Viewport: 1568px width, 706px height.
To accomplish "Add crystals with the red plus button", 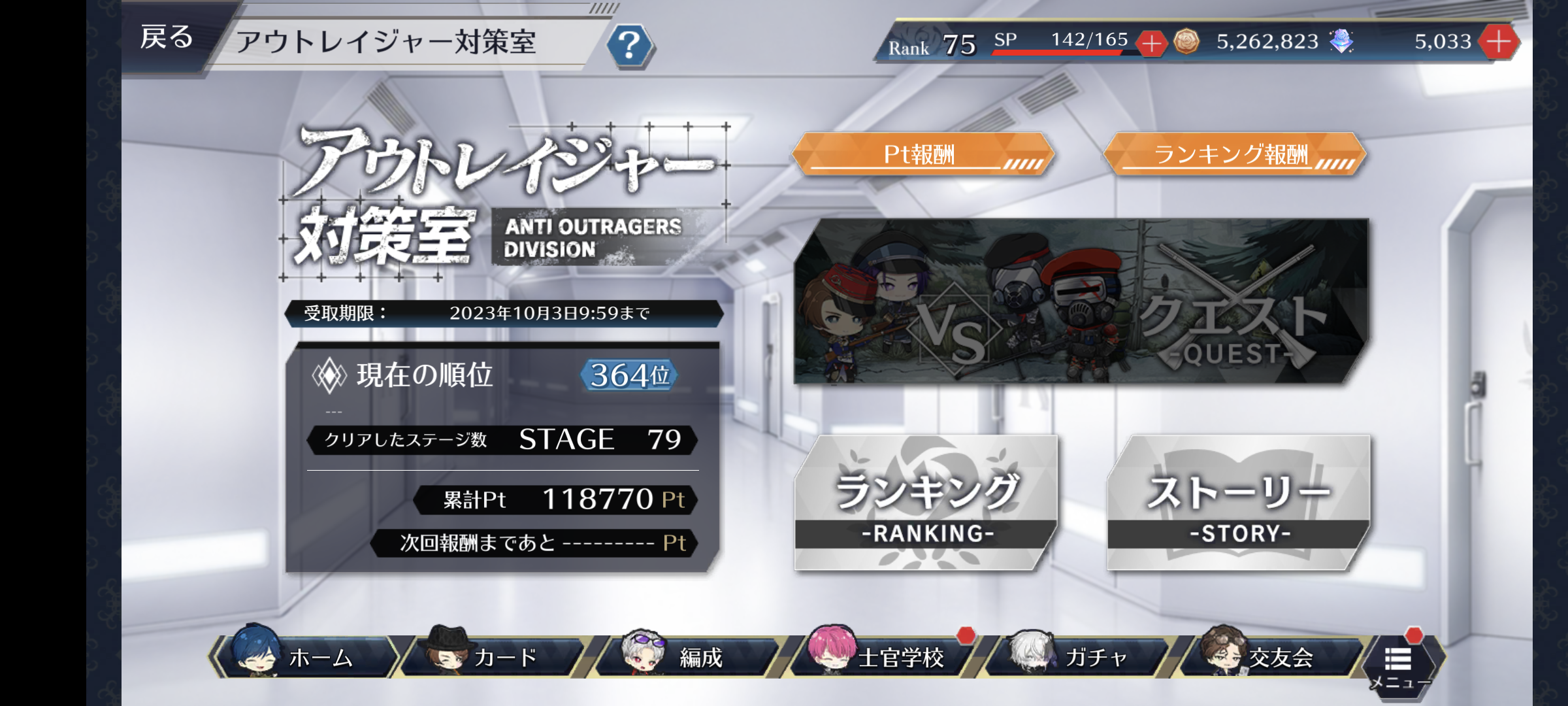I will [1499, 42].
